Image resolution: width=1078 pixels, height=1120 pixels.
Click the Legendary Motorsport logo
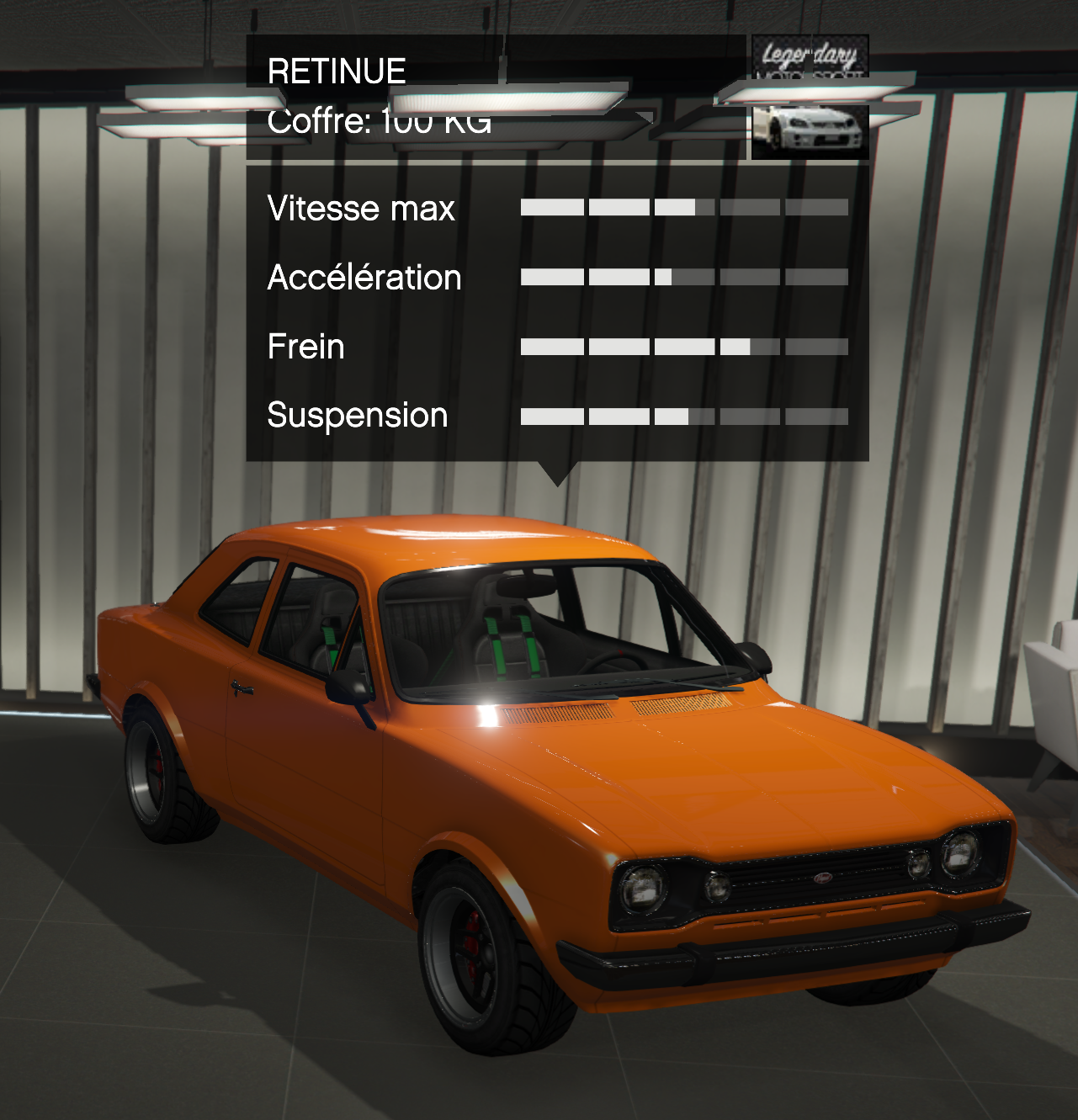pyautogui.click(x=809, y=57)
